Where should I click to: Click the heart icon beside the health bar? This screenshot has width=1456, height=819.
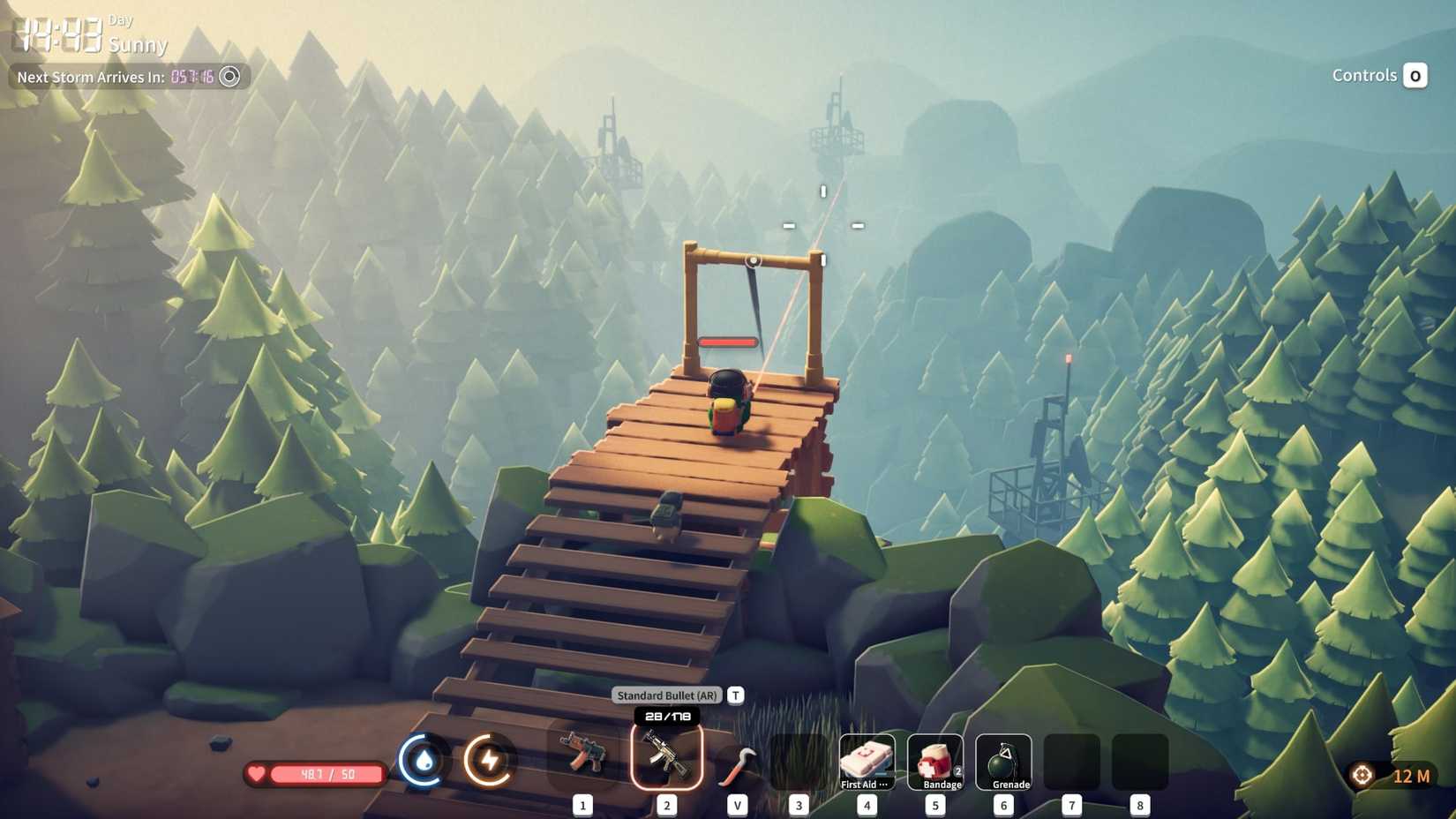point(256,774)
